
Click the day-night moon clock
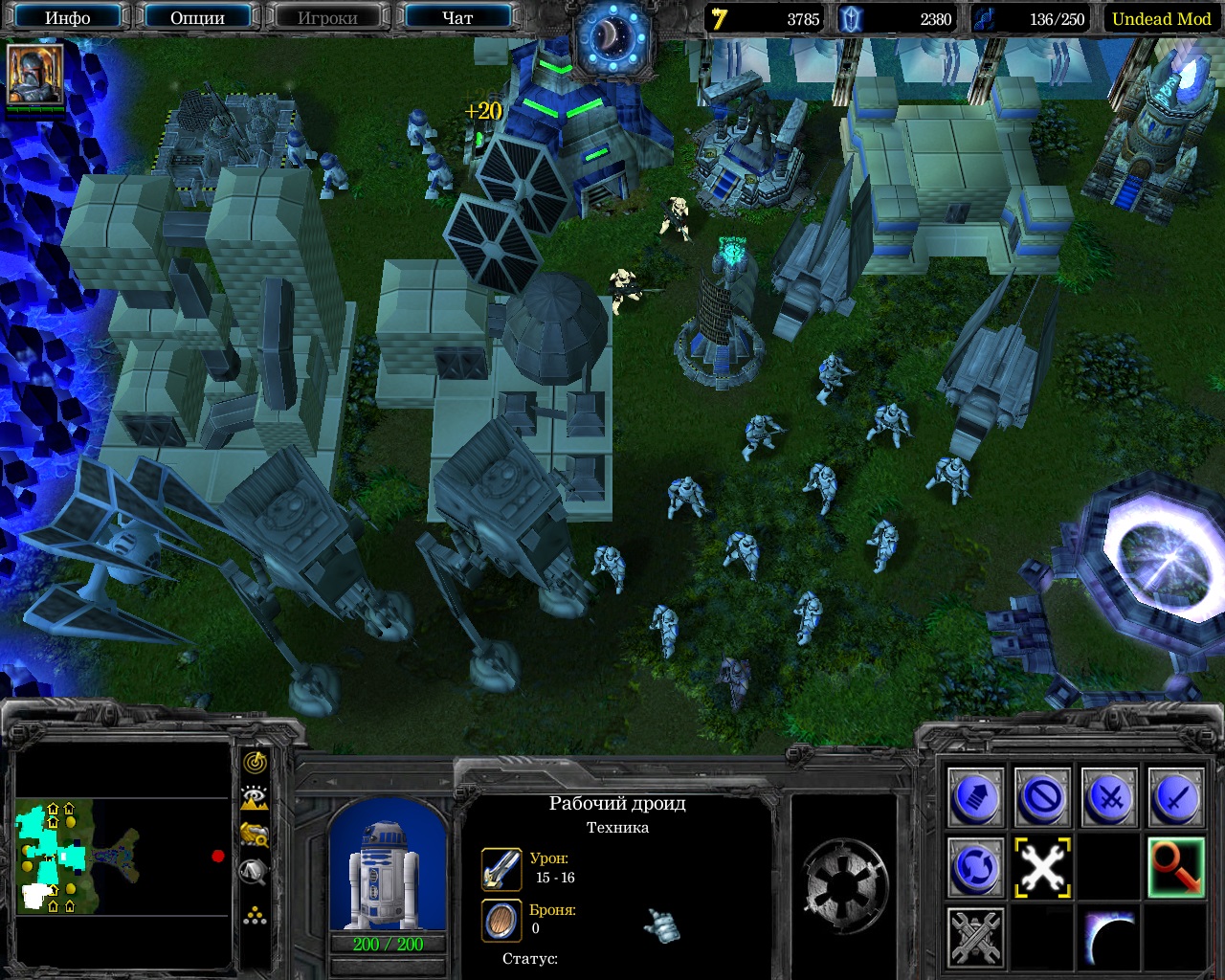(x=612, y=38)
